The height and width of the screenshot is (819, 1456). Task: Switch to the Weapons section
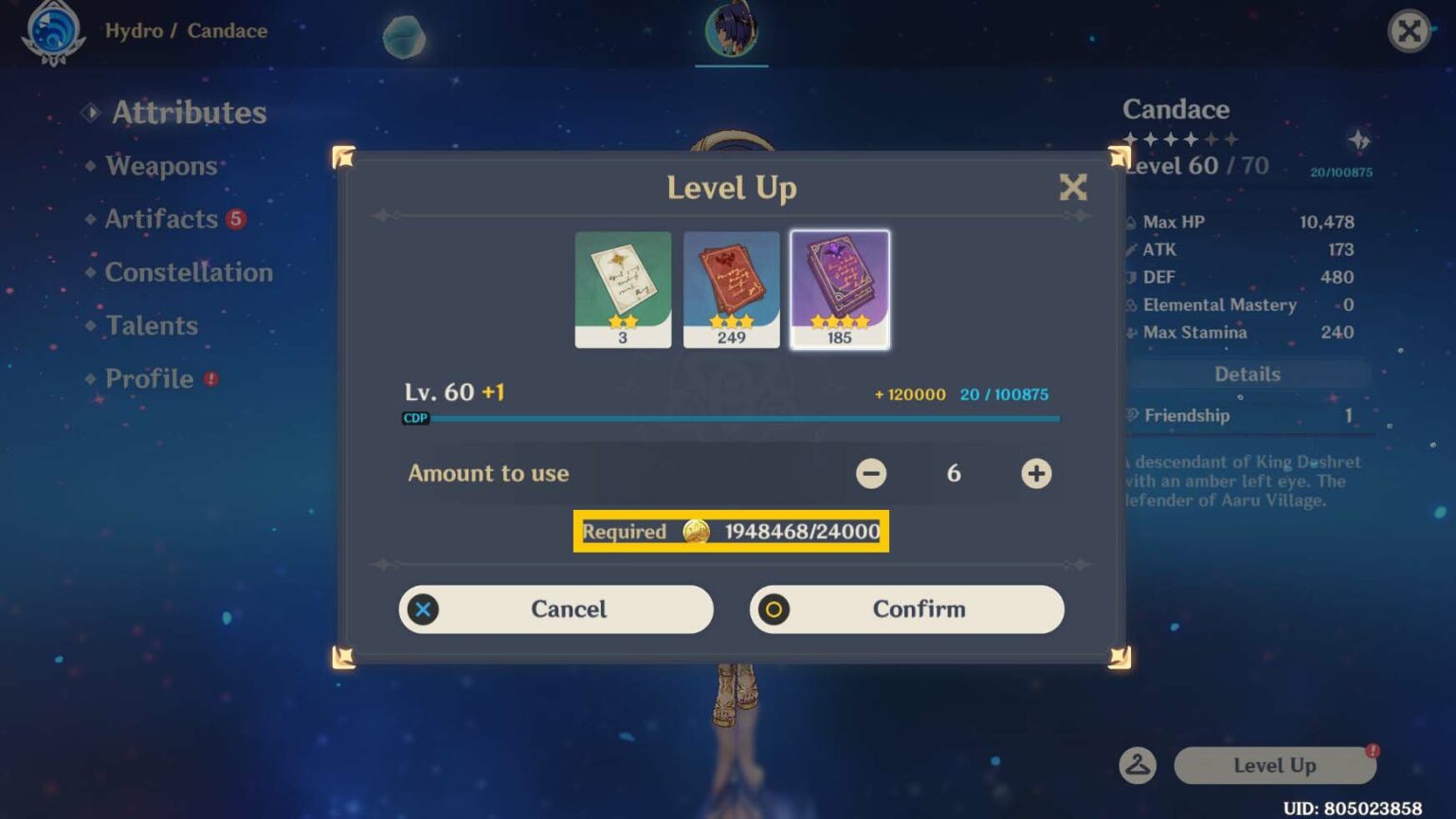click(x=160, y=166)
